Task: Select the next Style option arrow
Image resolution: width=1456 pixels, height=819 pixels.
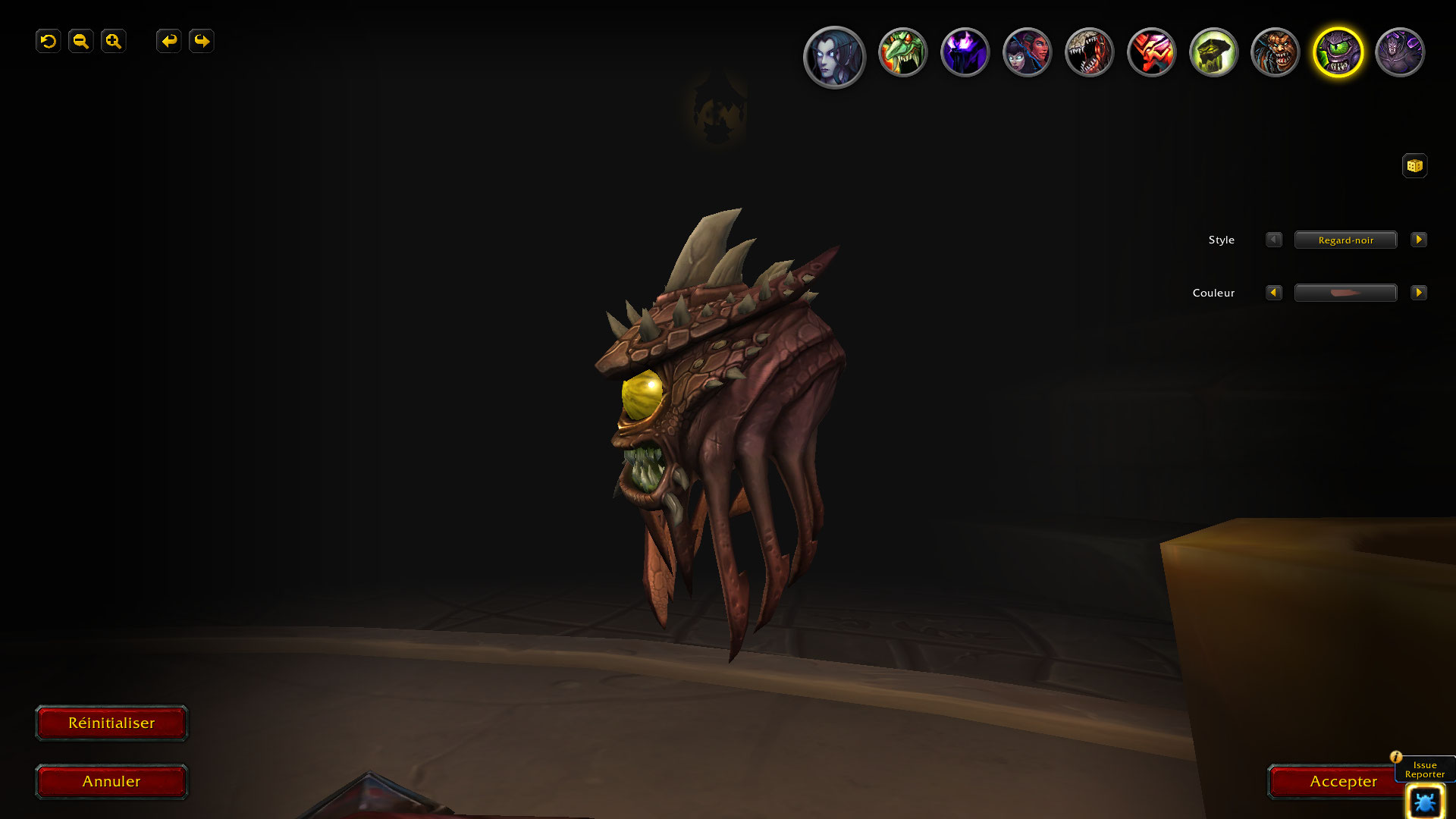Action: (1418, 240)
